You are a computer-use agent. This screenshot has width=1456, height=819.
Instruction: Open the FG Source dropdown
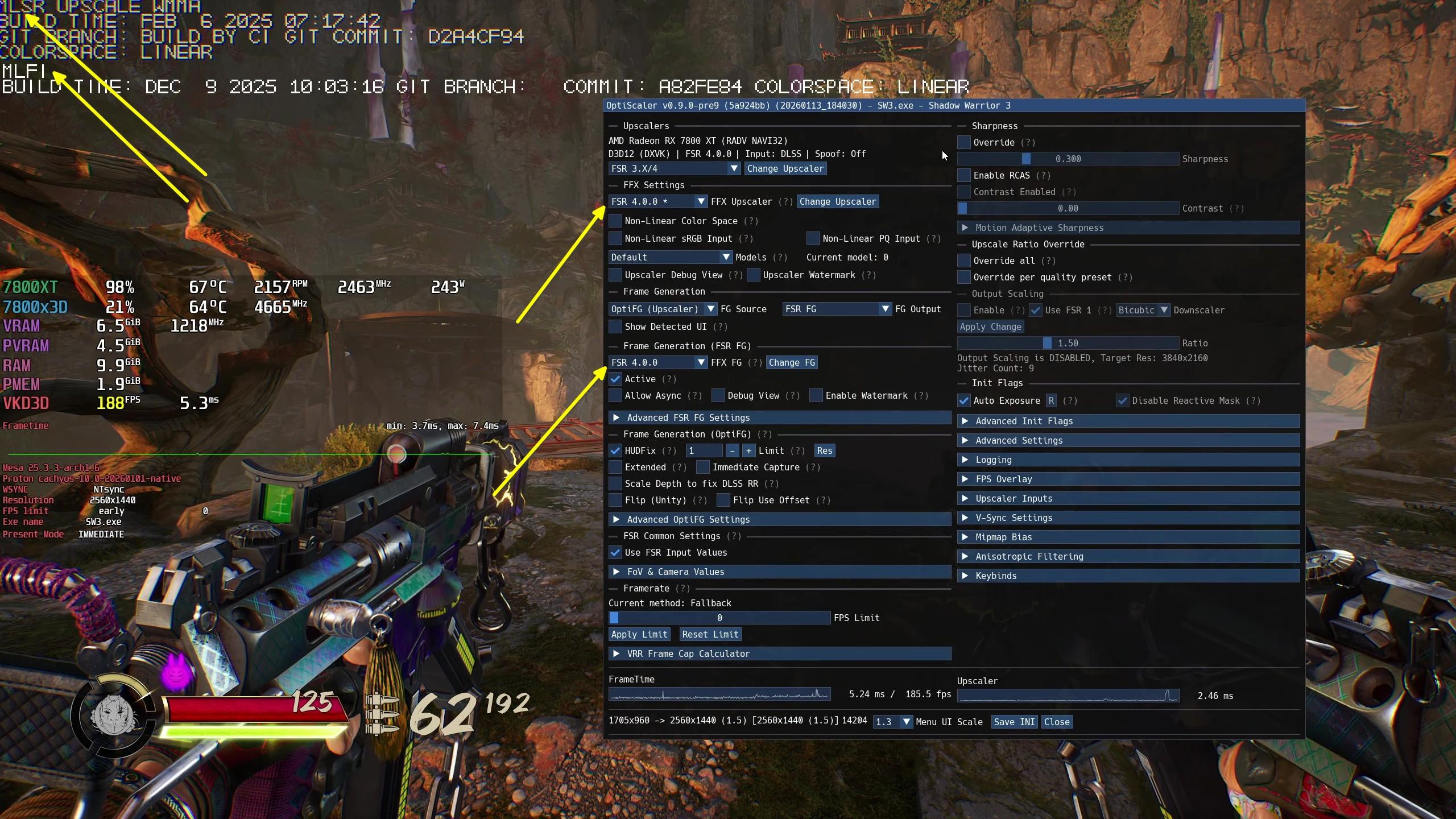tap(662, 309)
